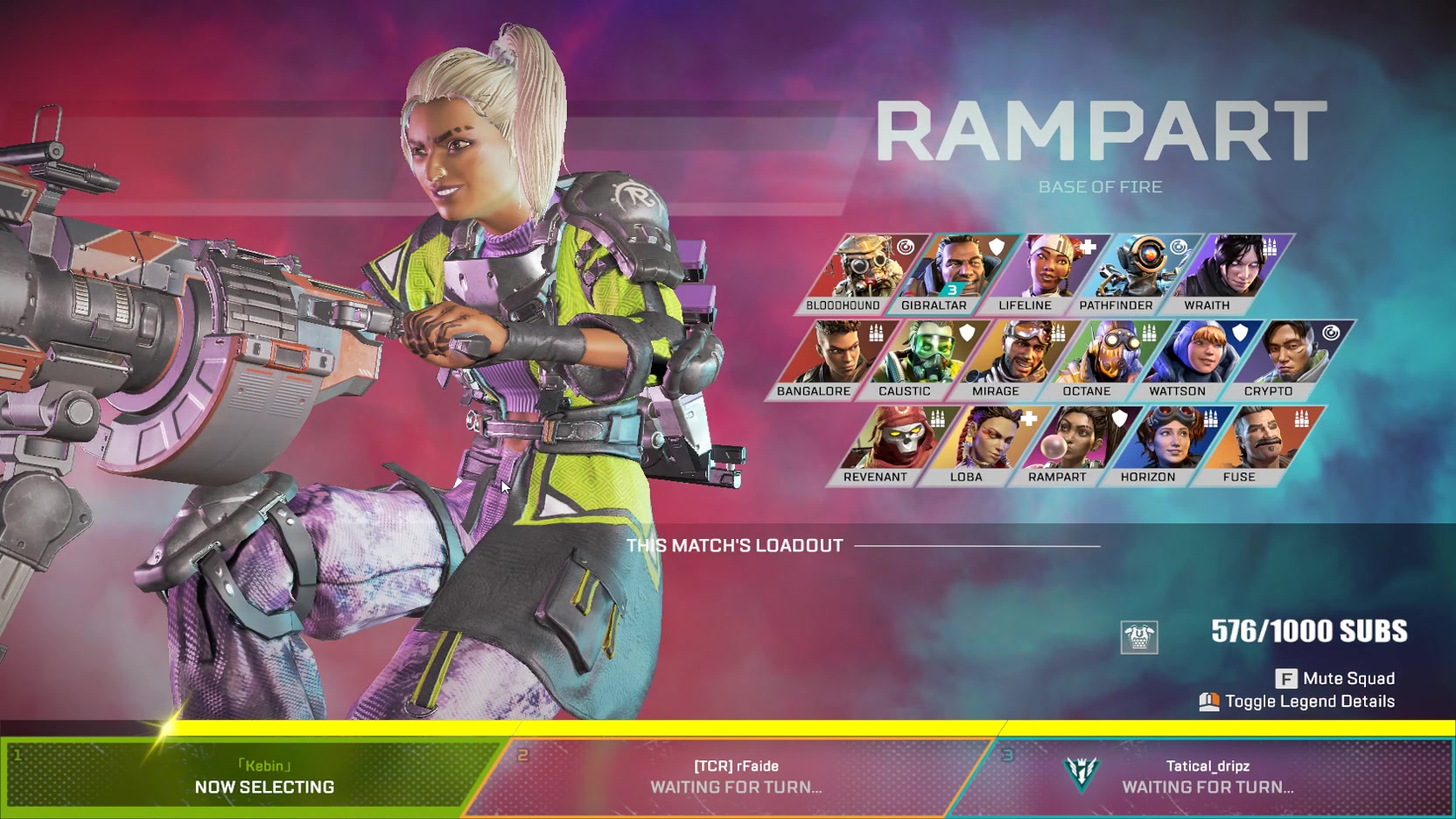Select Pathfinder as your legend
Screen dimensions: 1456x819
1122,273
